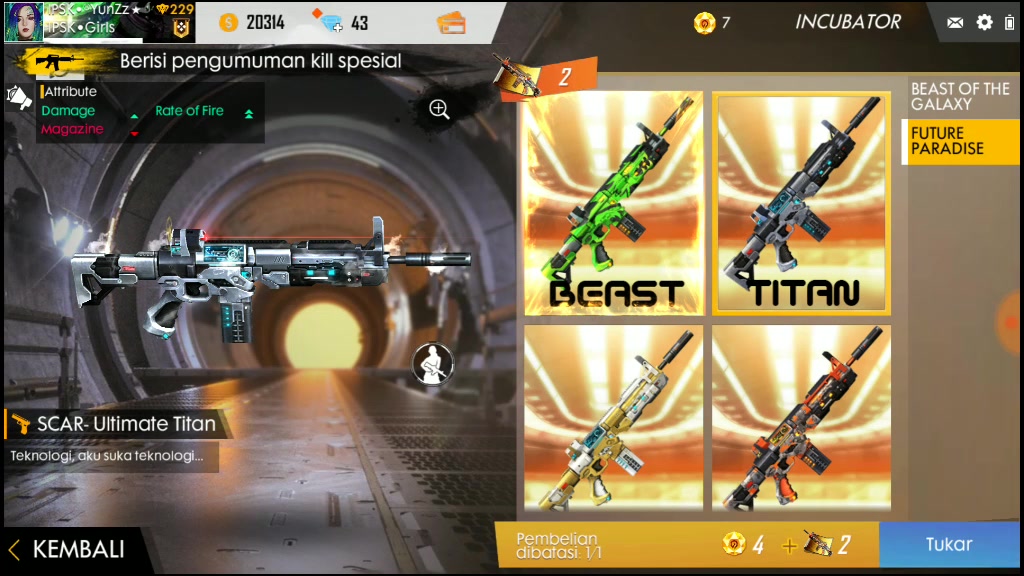Zoom in with the magnifier icon
Viewport: 1024px width, 576px height.
click(x=439, y=109)
